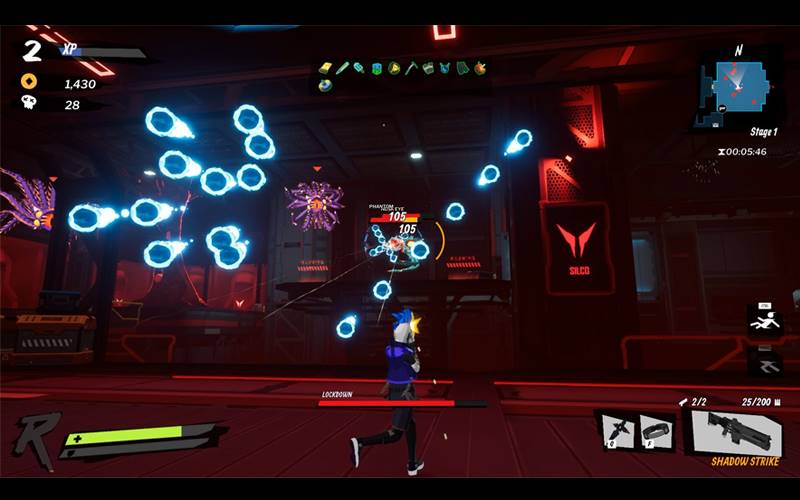This screenshot has height=500, width=800.
Task: Click the skull kill counter icon
Action: point(28,103)
